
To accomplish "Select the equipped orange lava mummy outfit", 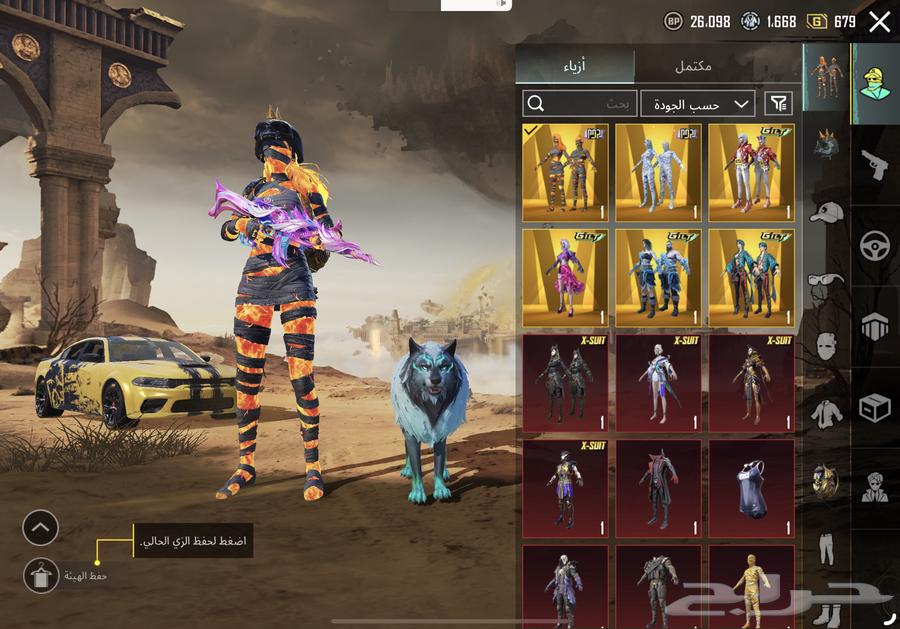I will 565,172.
